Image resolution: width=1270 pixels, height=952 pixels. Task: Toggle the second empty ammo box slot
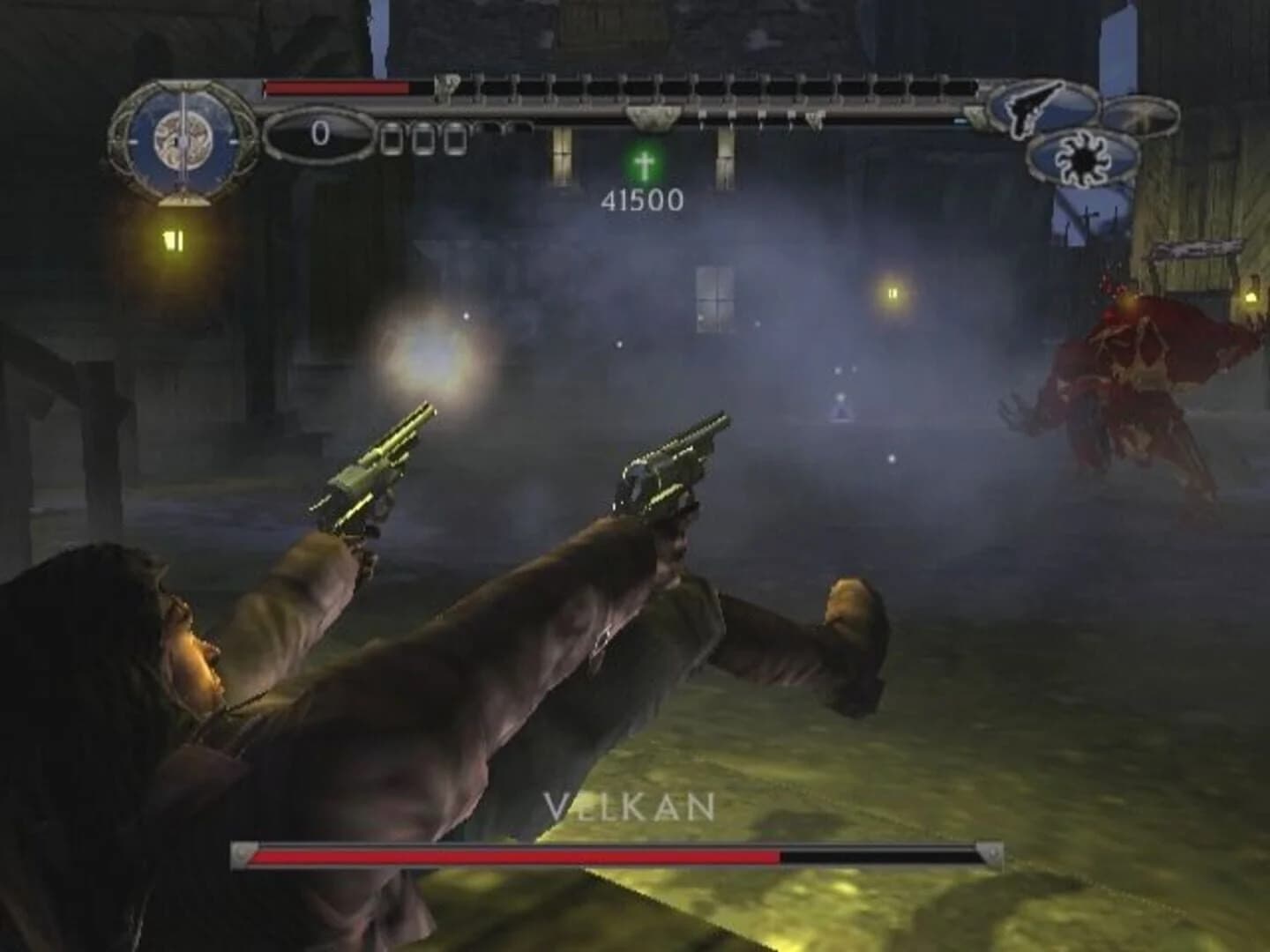pyautogui.click(x=422, y=139)
